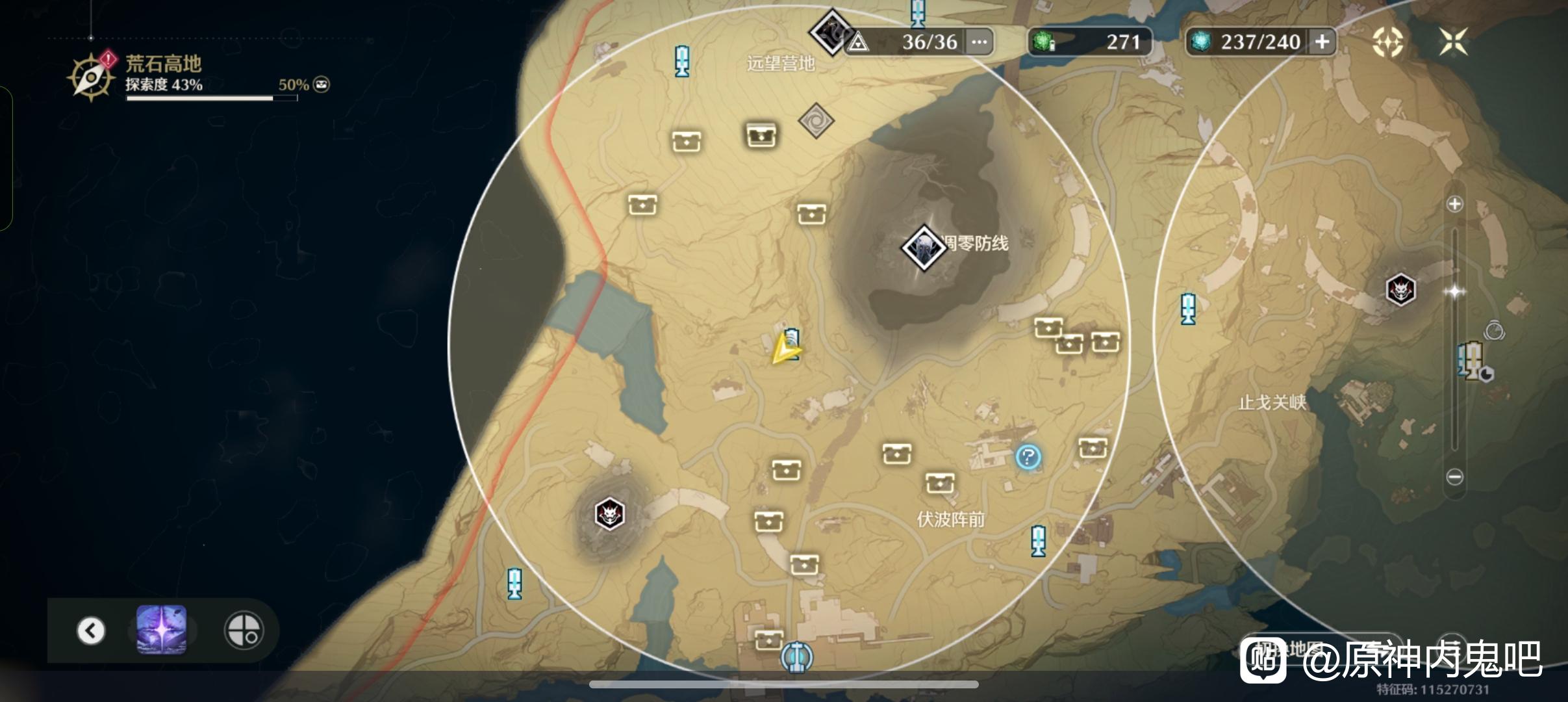This screenshot has width=1568, height=702.
Task: Select the blue question mark map marker
Action: [x=1028, y=457]
